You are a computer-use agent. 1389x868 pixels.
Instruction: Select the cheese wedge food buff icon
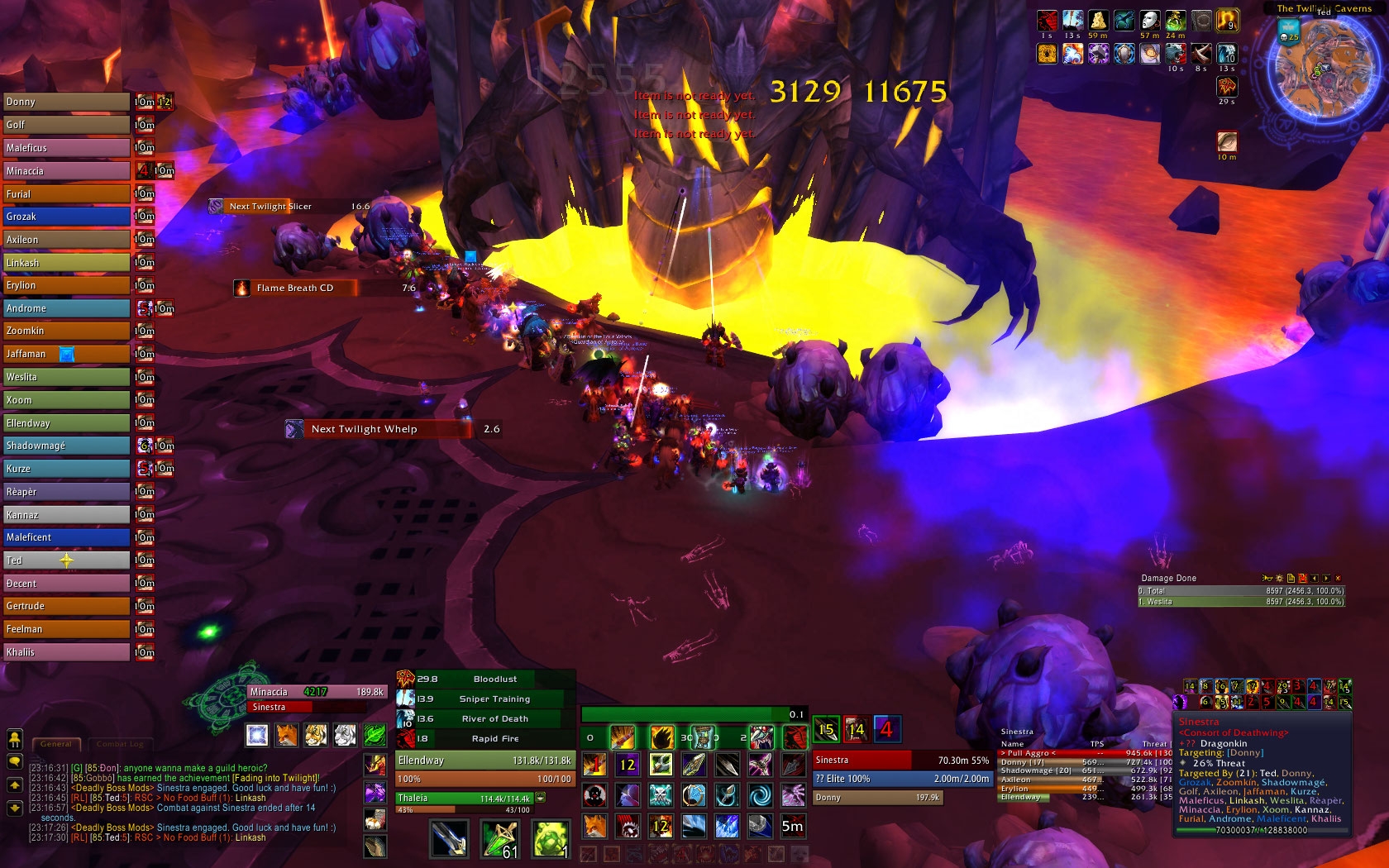pyautogui.click(x=1098, y=20)
